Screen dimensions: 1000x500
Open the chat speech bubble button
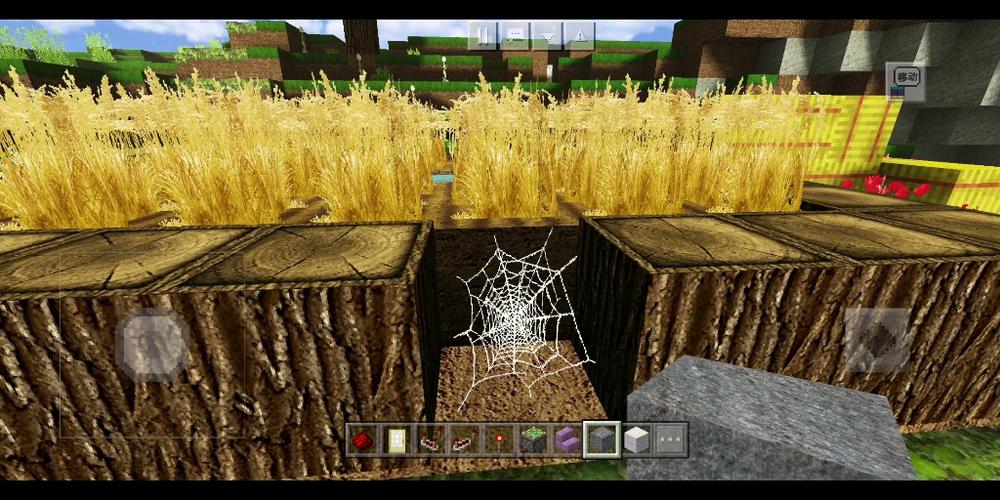pos(515,36)
